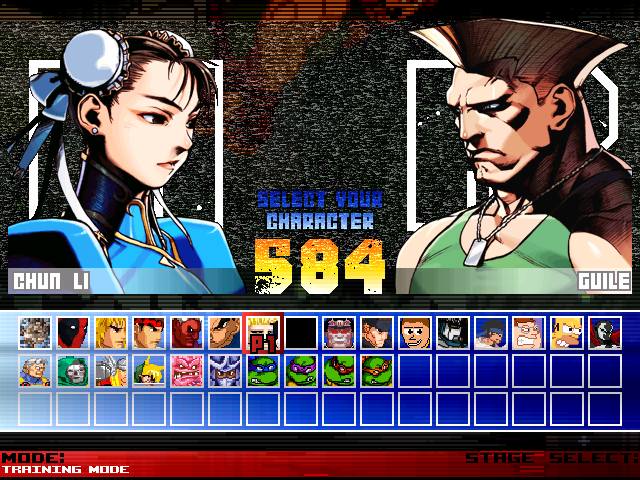
Task: Choose Homer Simpson from the roster
Action: [567, 332]
